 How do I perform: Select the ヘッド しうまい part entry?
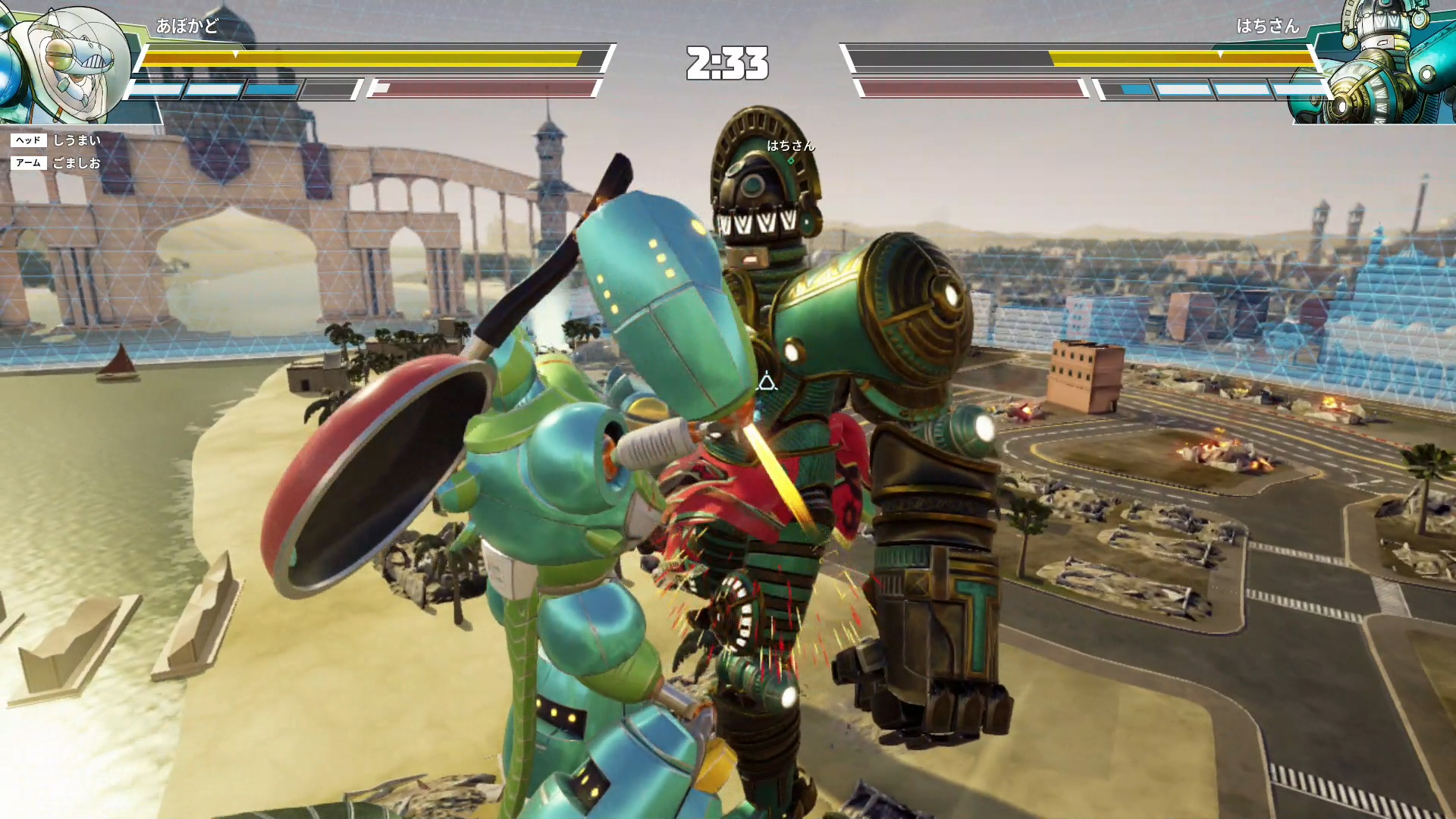click(58, 140)
